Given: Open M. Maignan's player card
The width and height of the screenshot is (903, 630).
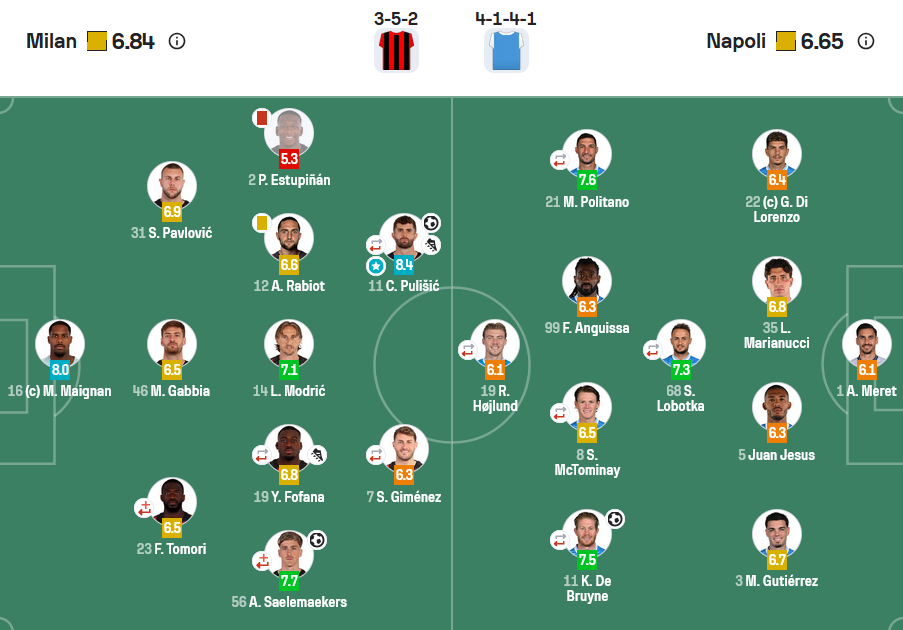Looking at the screenshot, I should [x=60, y=344].
